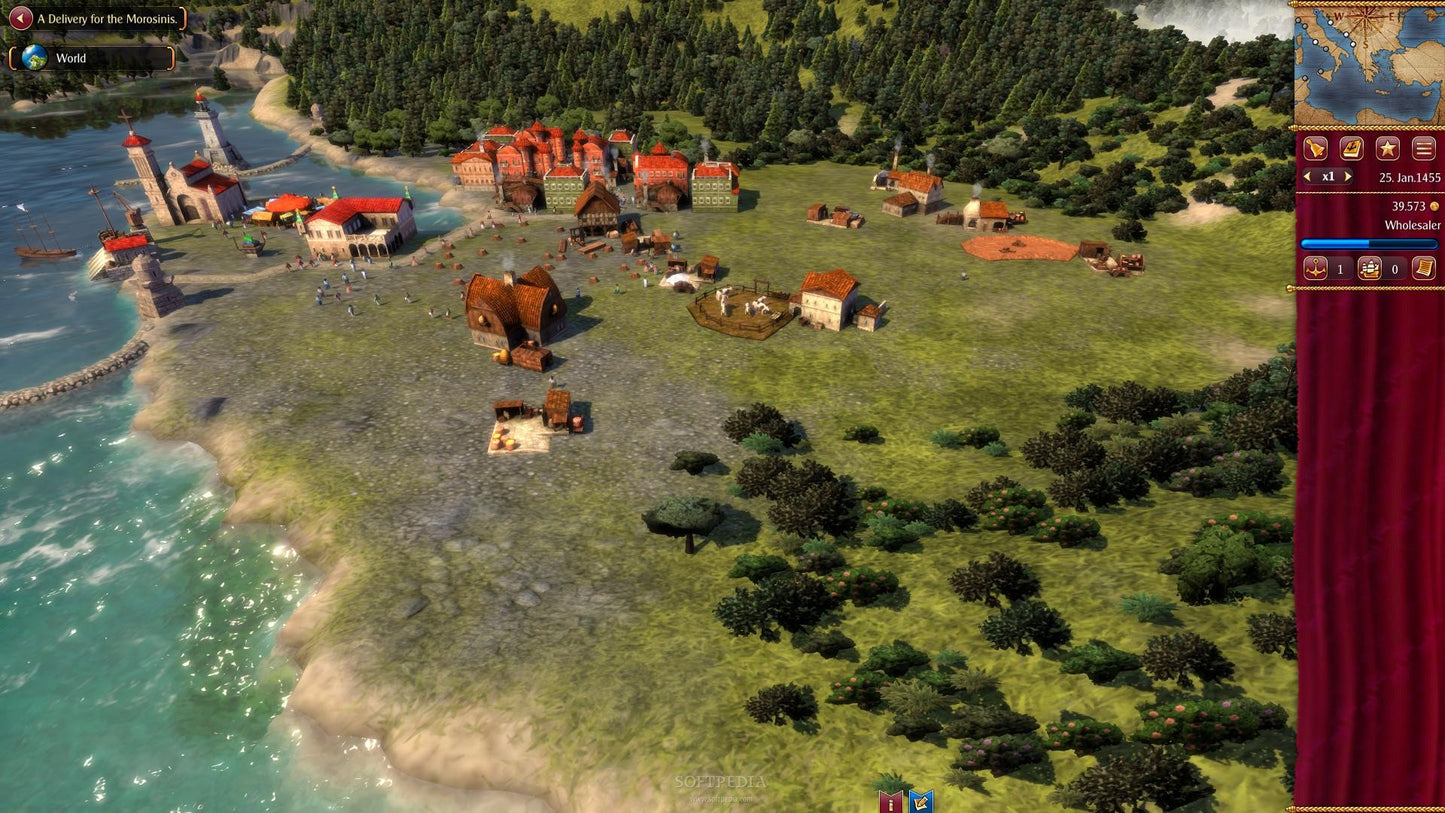Image resolution: width=1445 pixels, height=813 pixels.
Task: Open the blue quill-and-paper banner
Action: tap(920, 801)
